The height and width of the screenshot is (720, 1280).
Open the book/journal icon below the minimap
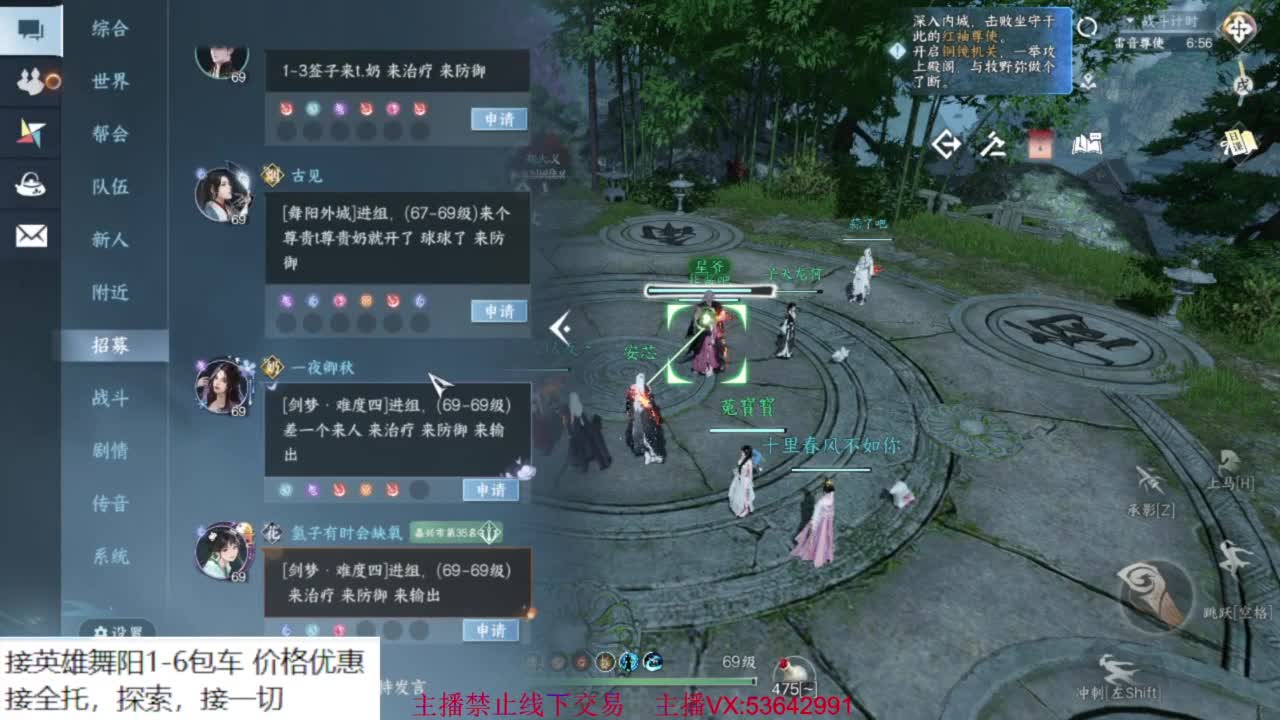point(1090,145)
